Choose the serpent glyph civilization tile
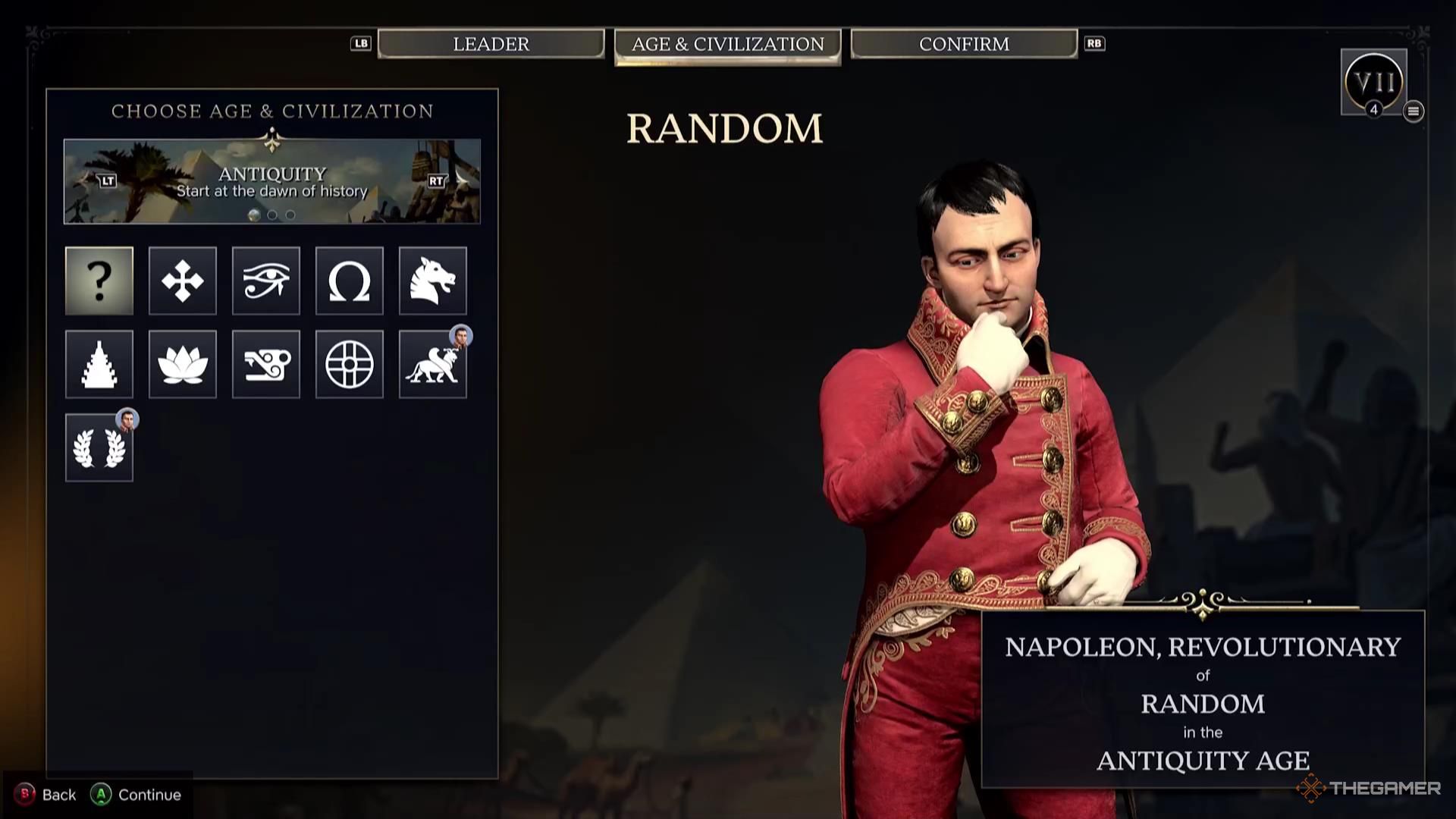The image size is (1456, 819). tap(266, 364)
